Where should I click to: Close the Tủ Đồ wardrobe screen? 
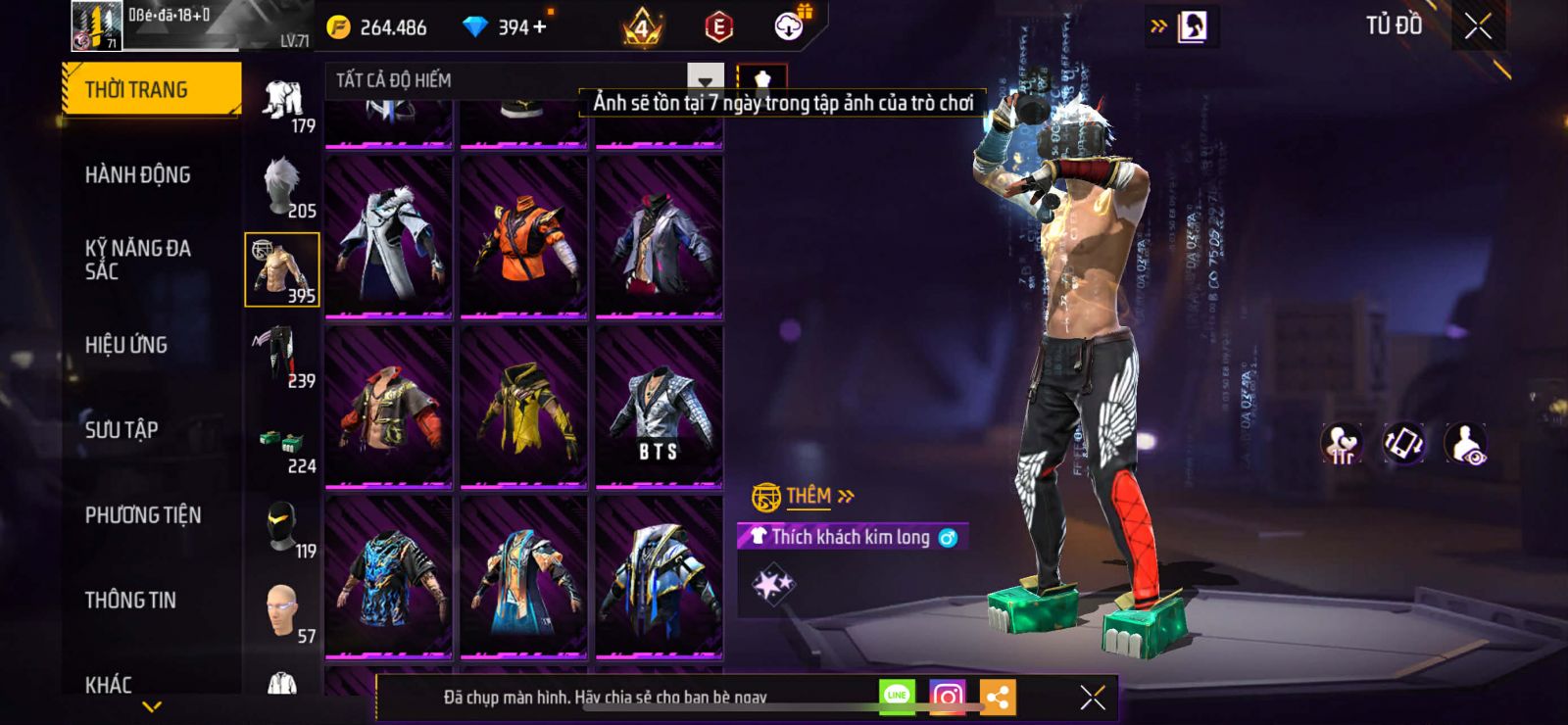(1478, 26)
